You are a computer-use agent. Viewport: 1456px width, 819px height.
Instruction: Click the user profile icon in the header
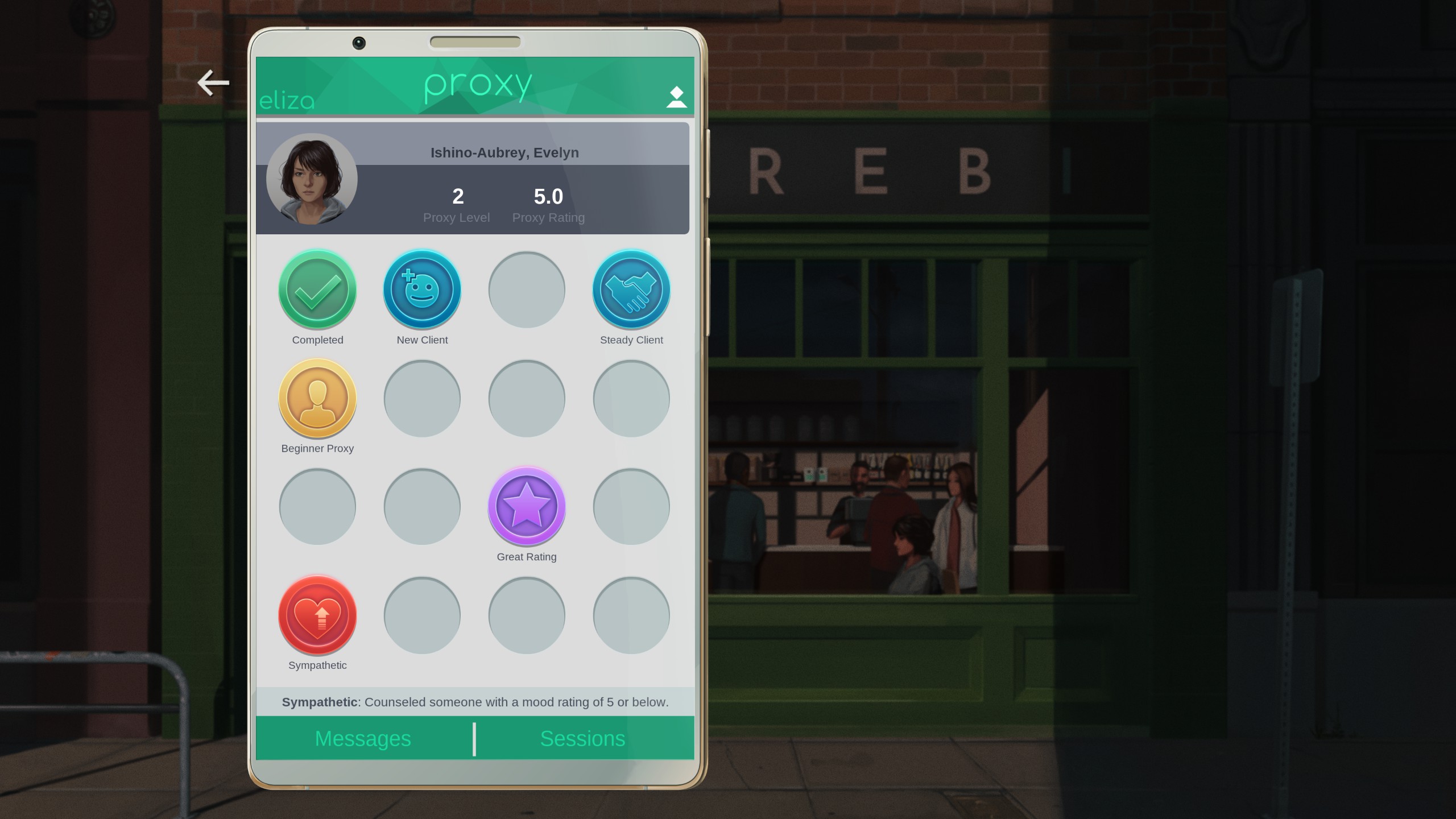pyautogui.click(x=675, y=97)
